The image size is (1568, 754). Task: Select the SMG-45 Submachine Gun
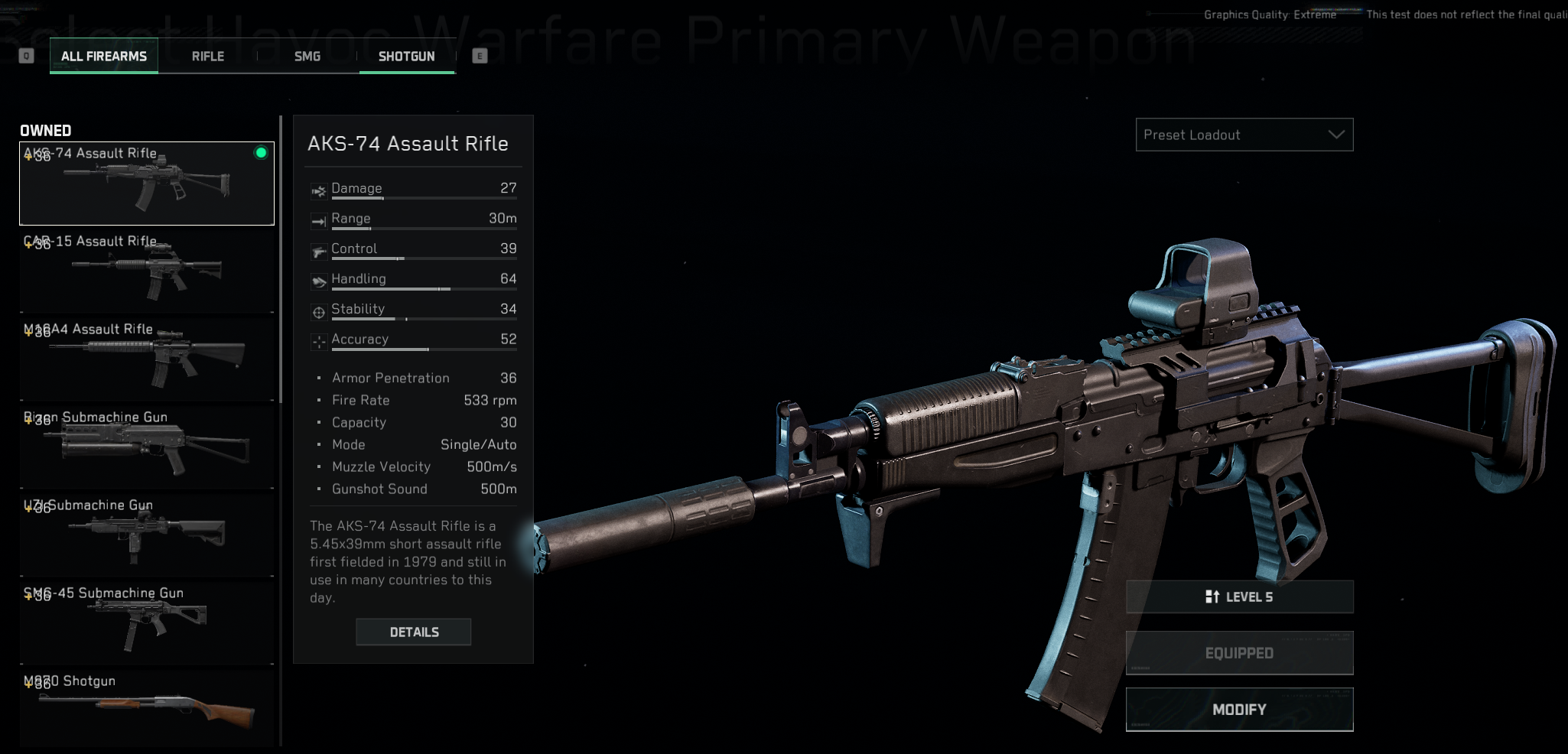[x=147, y=623]
